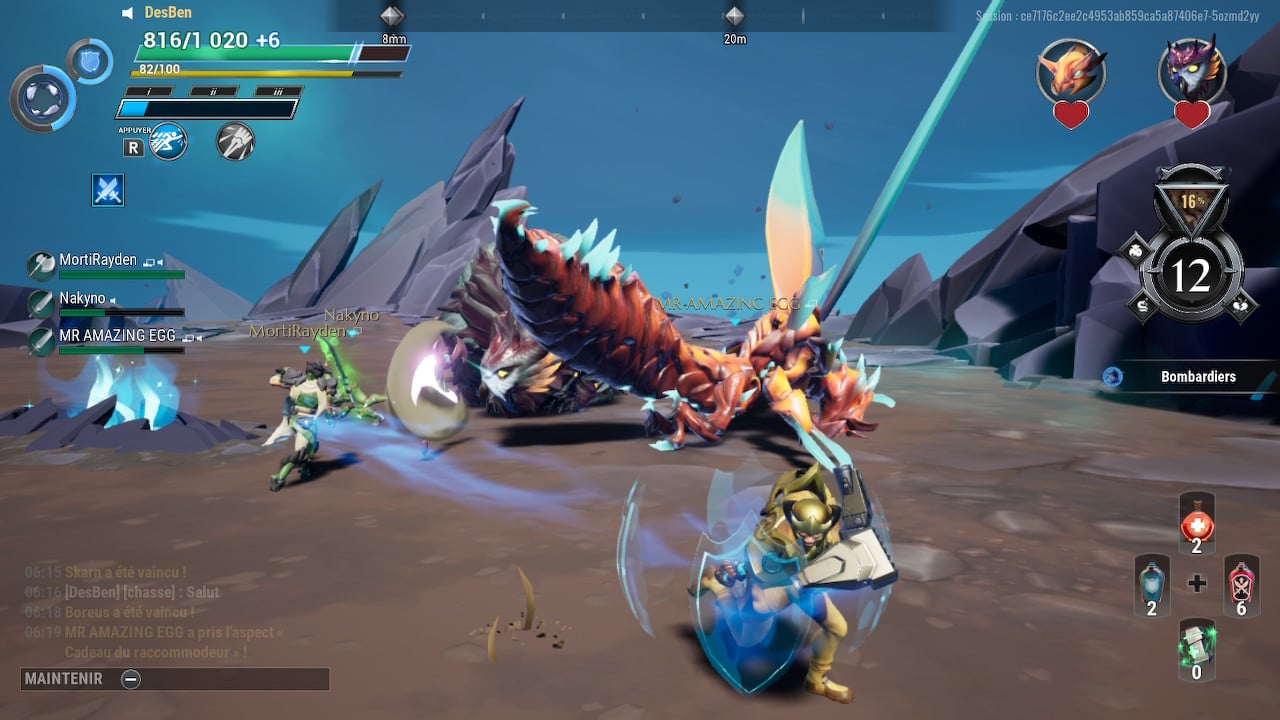Open the Bombardiers objective tracker
Screen dimensions: 1280x720
click(1197, 377)
